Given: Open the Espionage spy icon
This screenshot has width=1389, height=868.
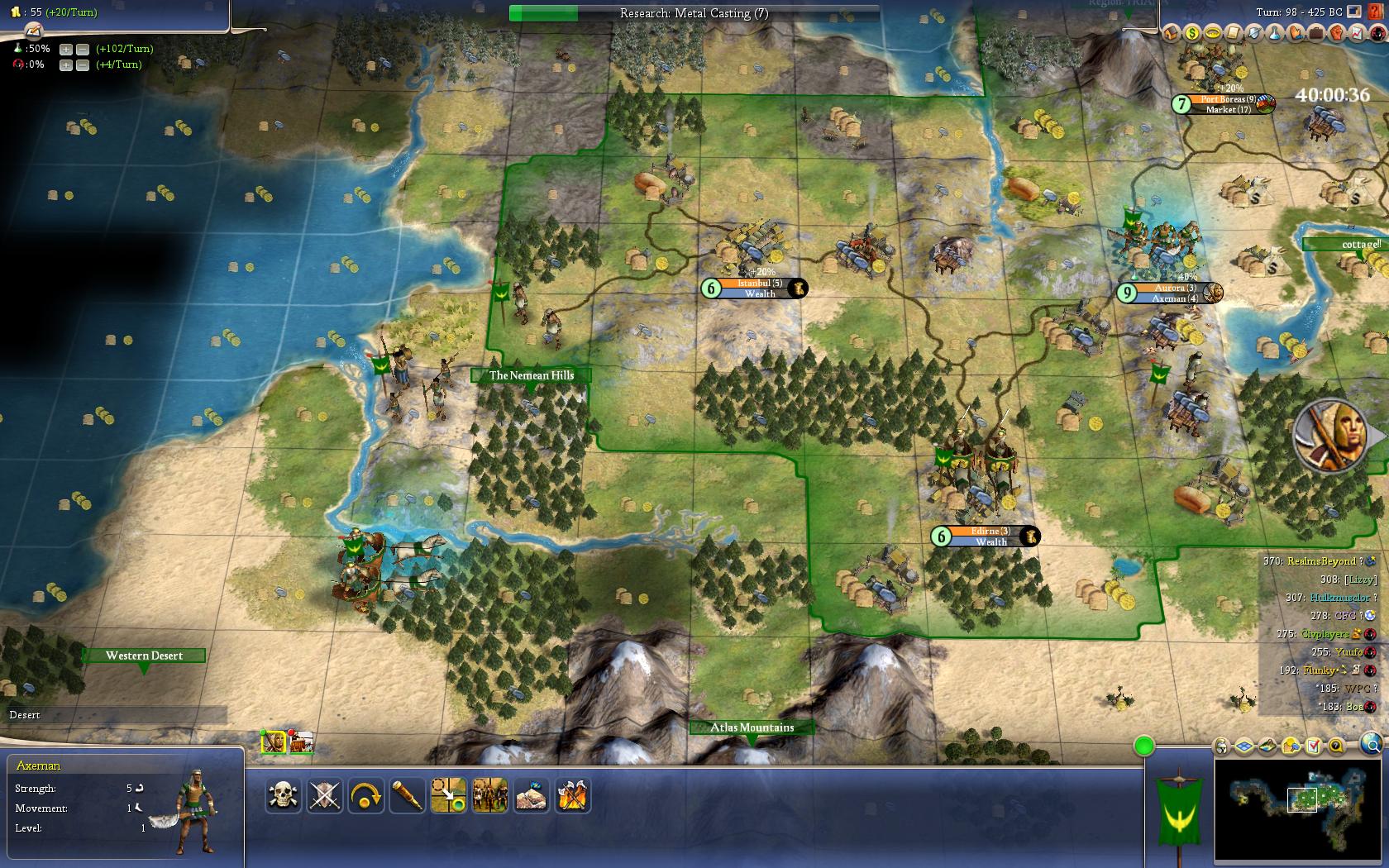Looking at the screenshot, I should point(1377,33).
